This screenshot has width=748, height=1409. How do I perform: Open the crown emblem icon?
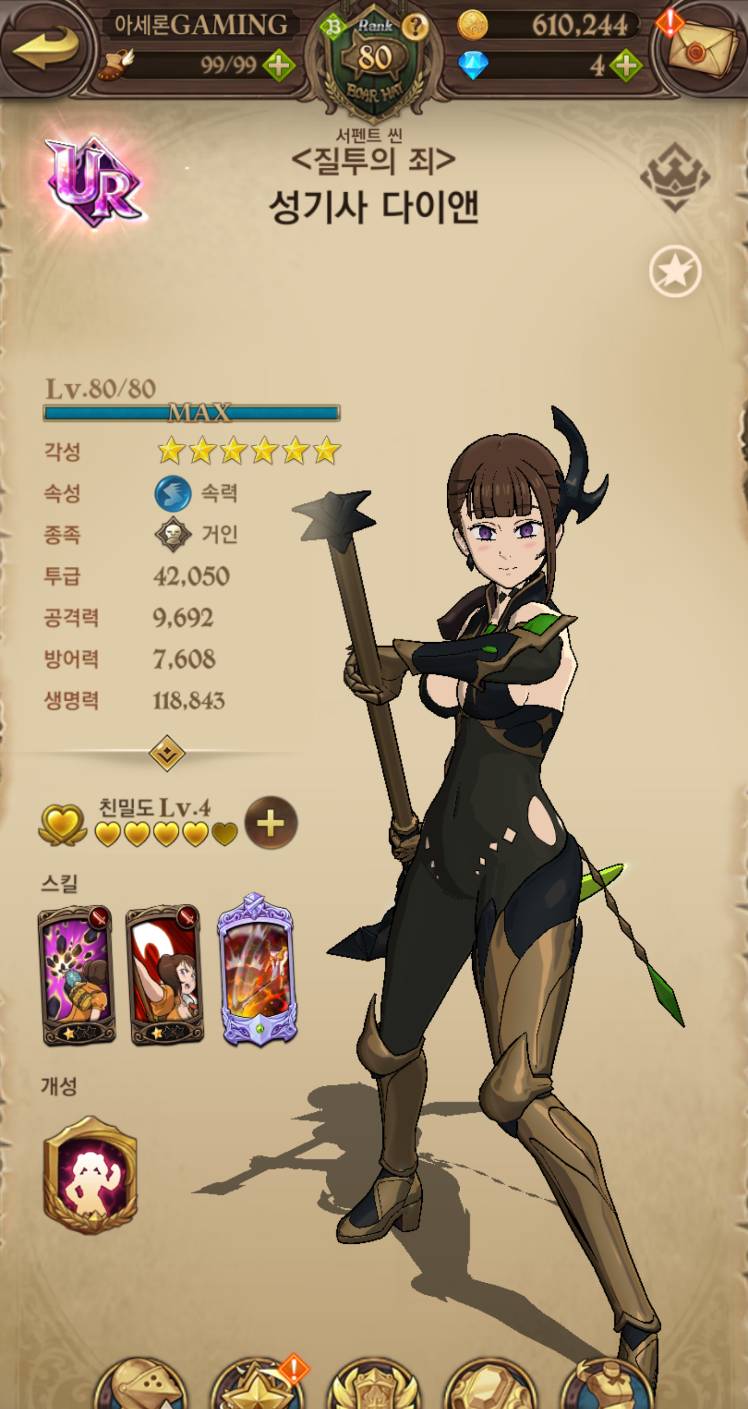point(675,175)
